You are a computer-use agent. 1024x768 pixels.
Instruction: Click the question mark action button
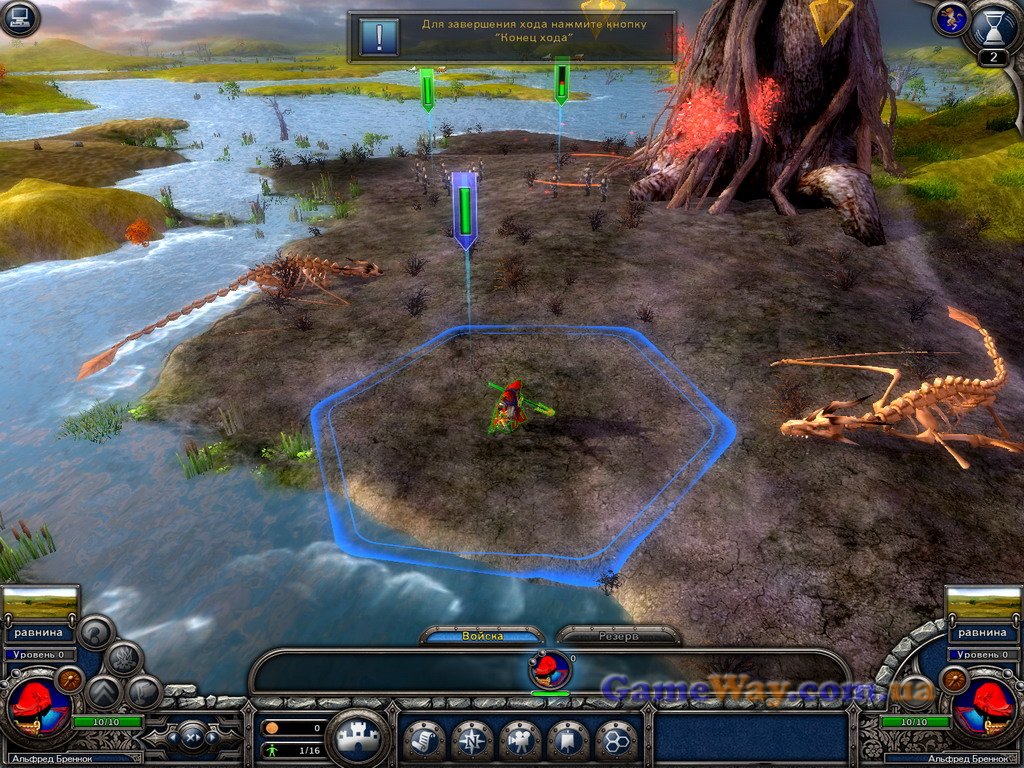coord(97,631)
